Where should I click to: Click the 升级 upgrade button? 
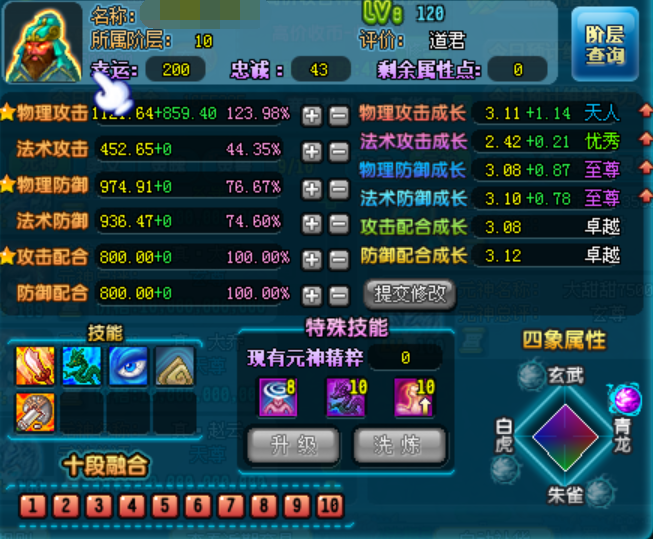click(290, 444)
